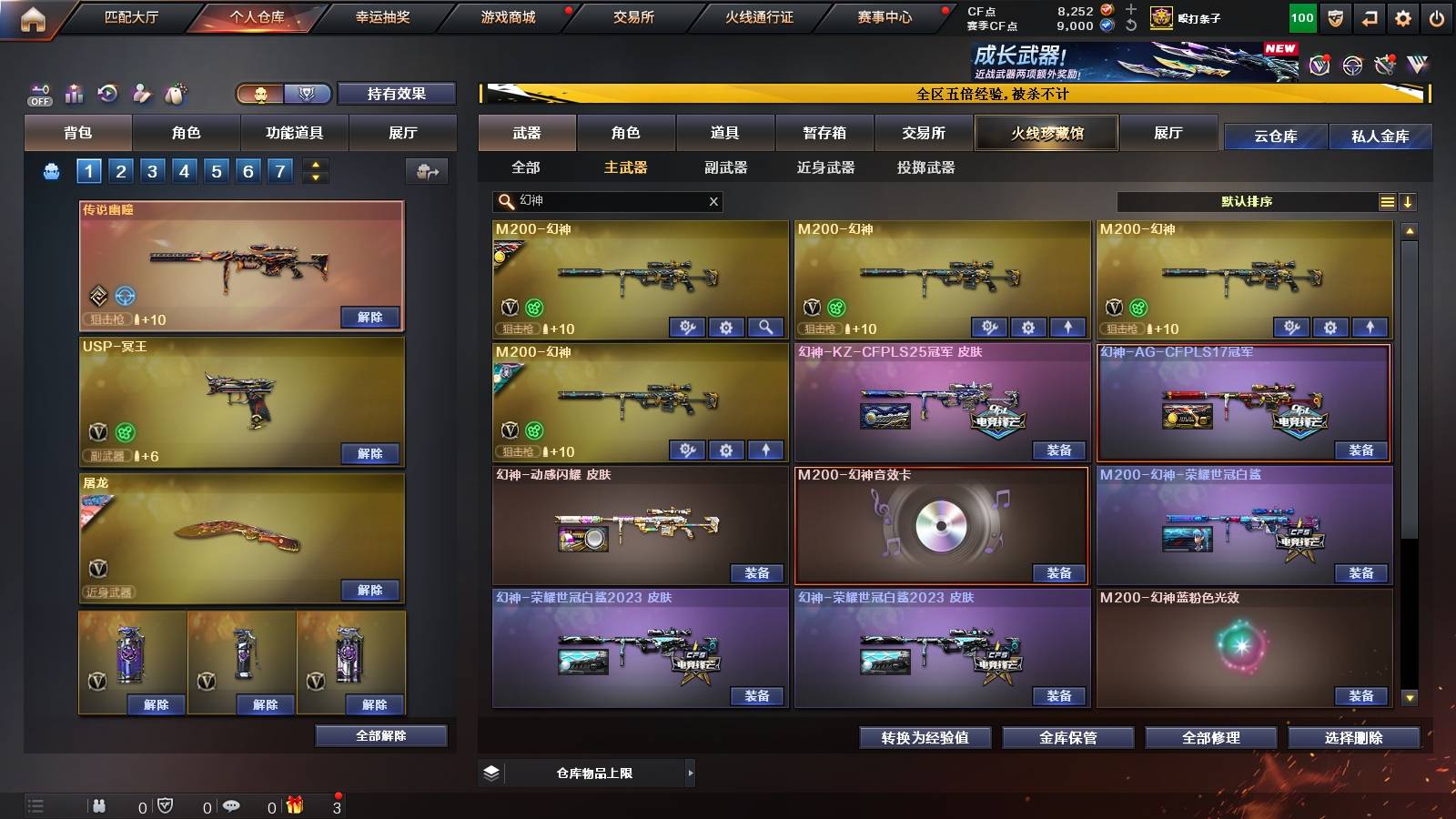This screenshot has height=819, width=1456.
Task: Expand the 仓库物品上限 section with its arrow
Action: (690, 773)
